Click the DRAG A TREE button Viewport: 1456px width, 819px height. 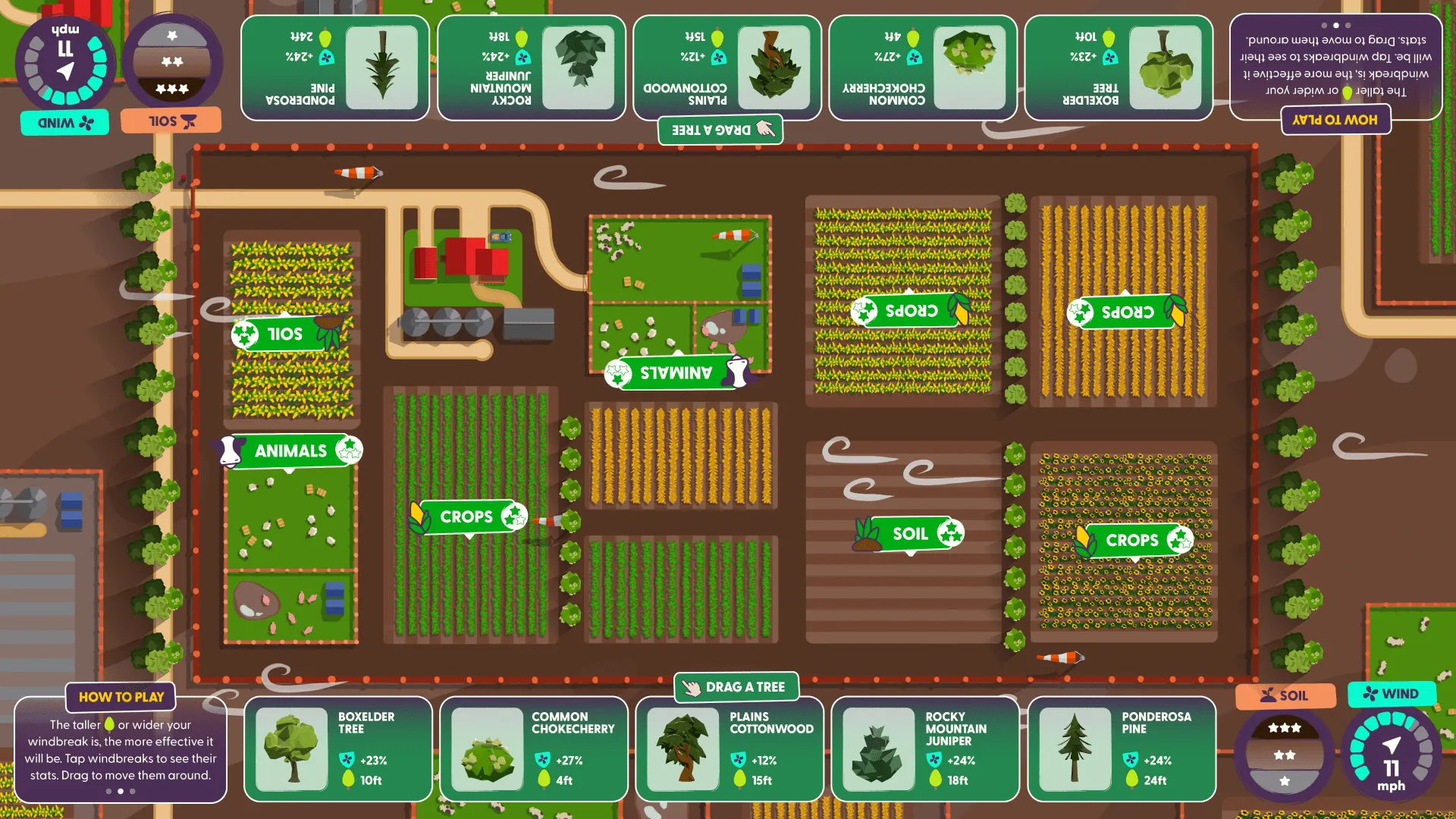[x=736, y=687]
